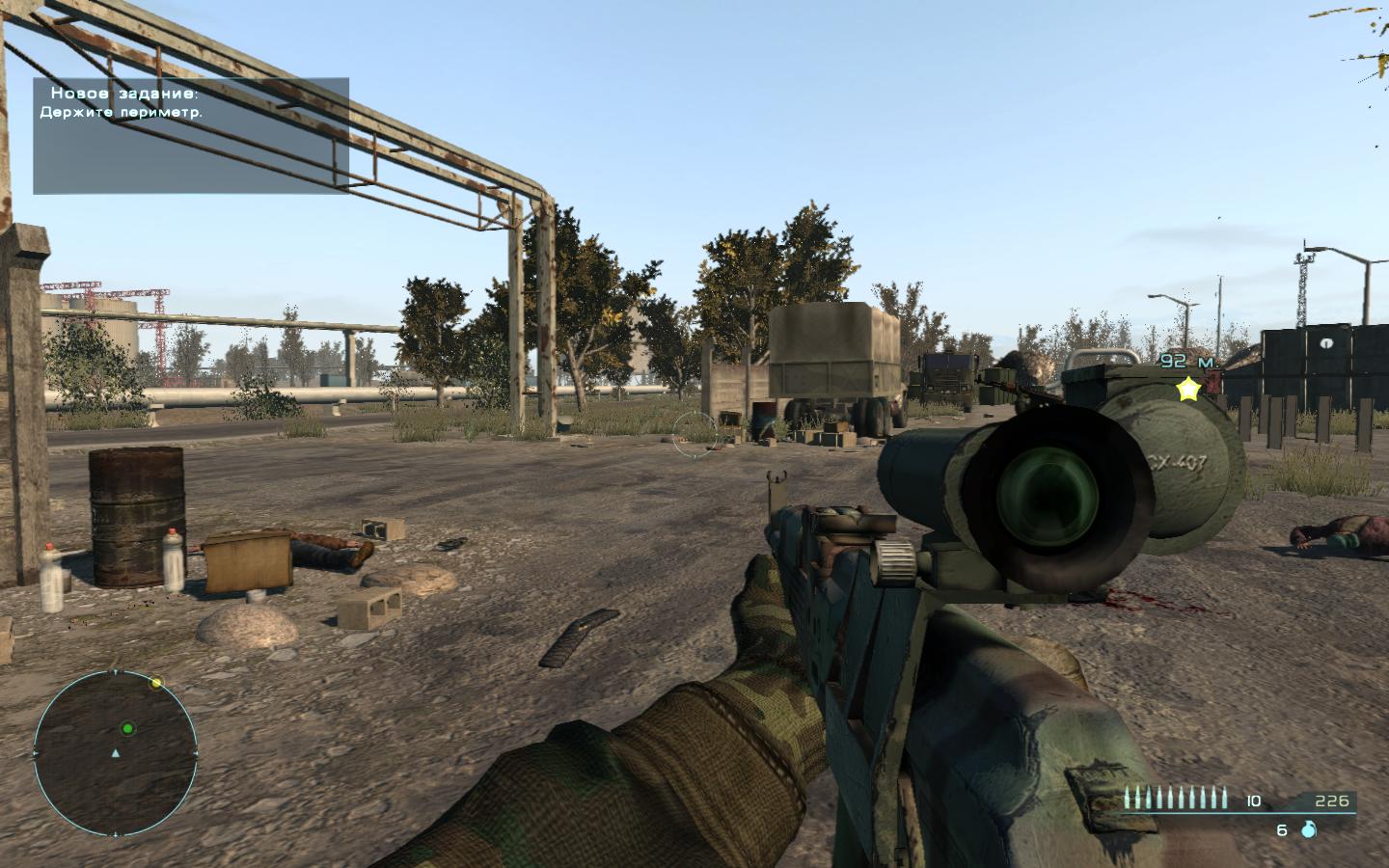The image size is (1389, 868).
Task: Select the green dot on the radar
Action: [x=127, y=728]
